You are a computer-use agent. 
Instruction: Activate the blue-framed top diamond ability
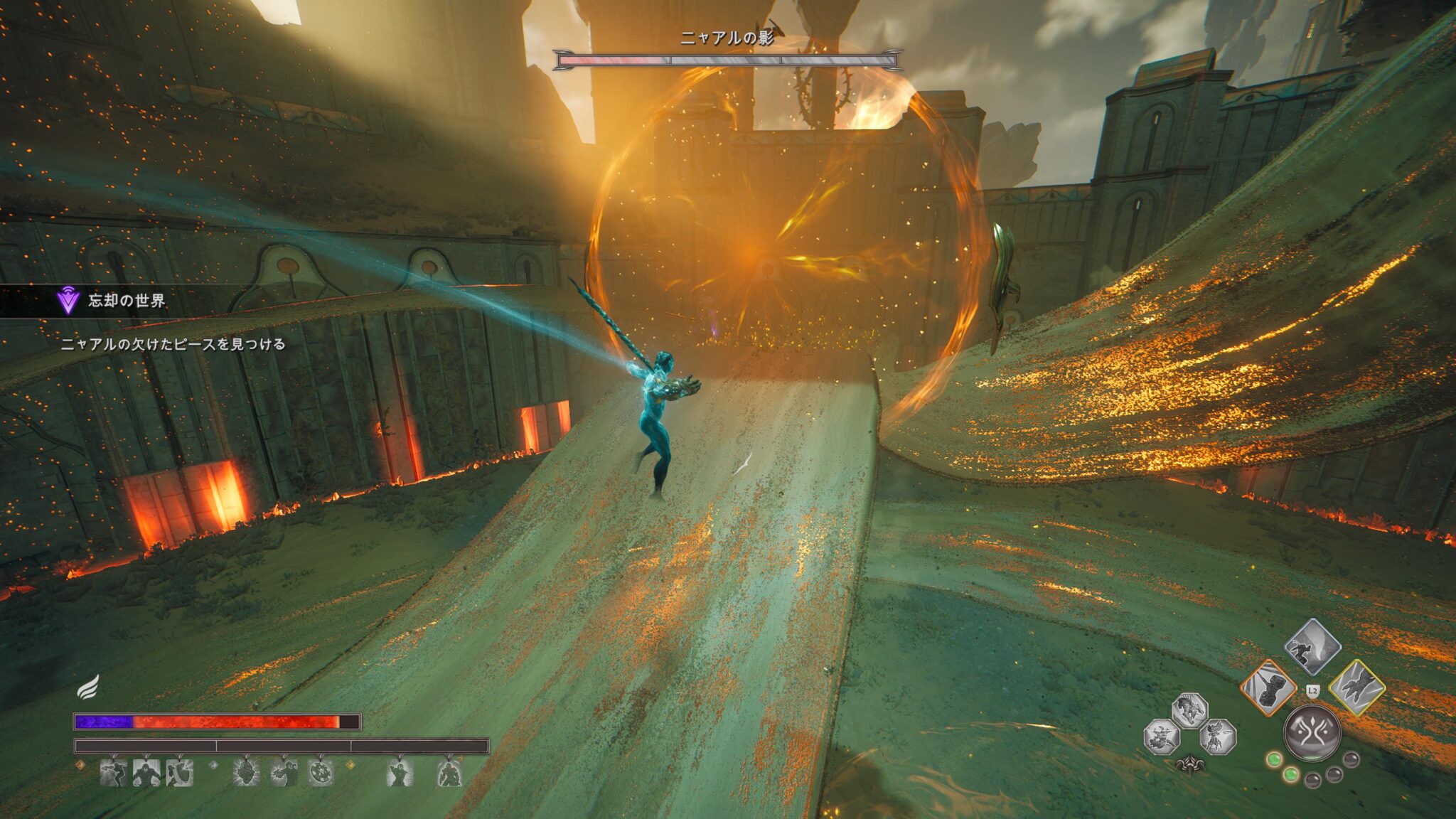point(1312,647)
